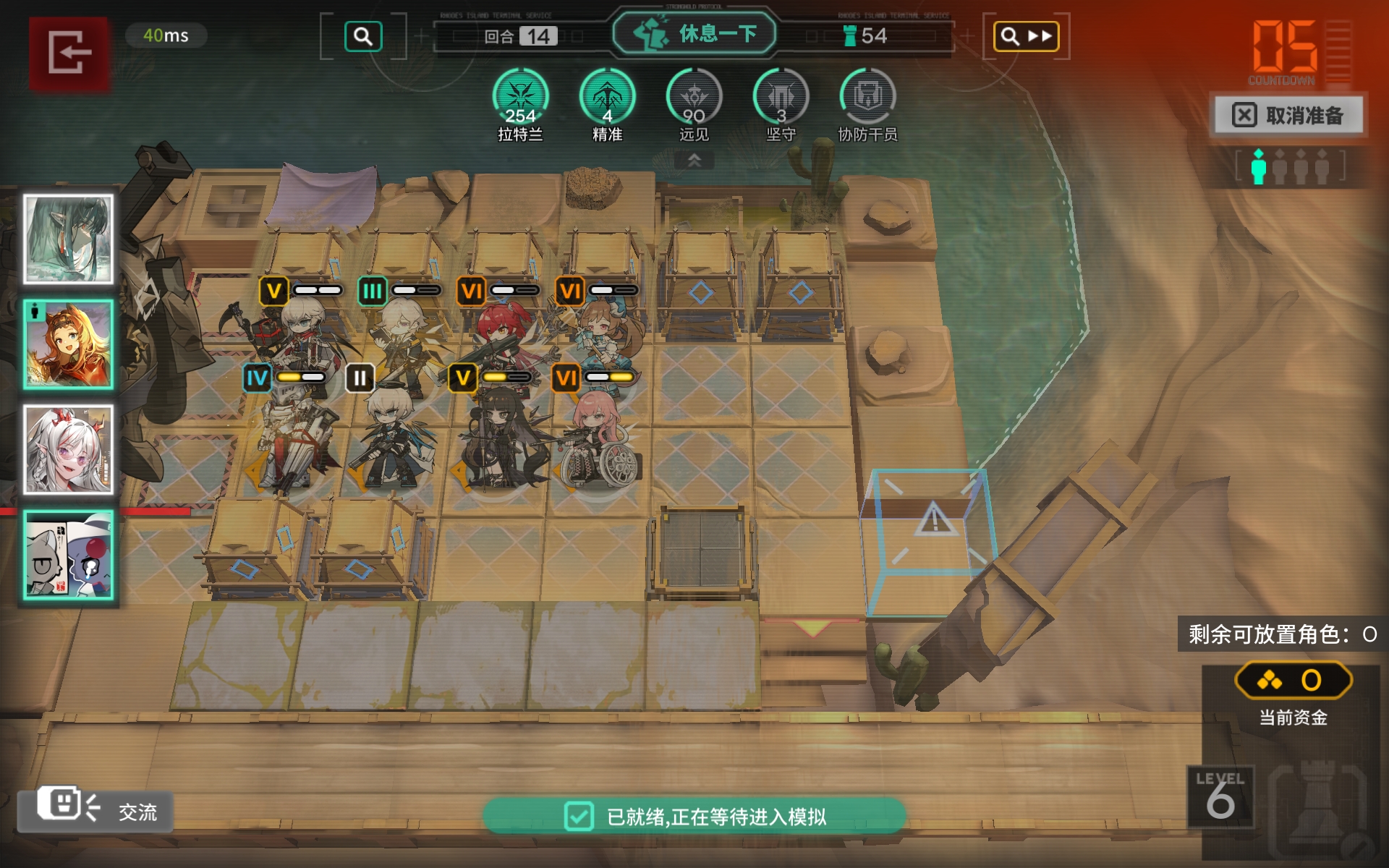Click the red exit button
The width and height of the screenshot is (1389, 868).
(x=69, y=52)
